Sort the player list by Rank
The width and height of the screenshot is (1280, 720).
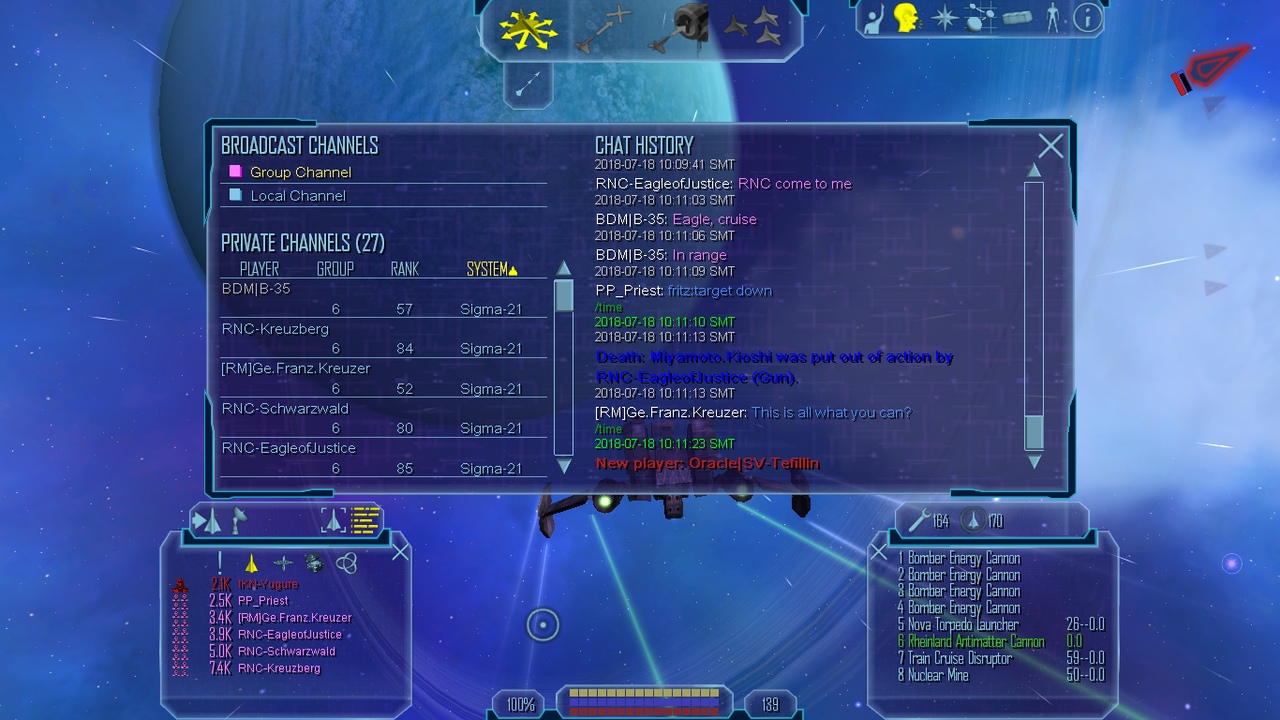click(x=404, y=269)
